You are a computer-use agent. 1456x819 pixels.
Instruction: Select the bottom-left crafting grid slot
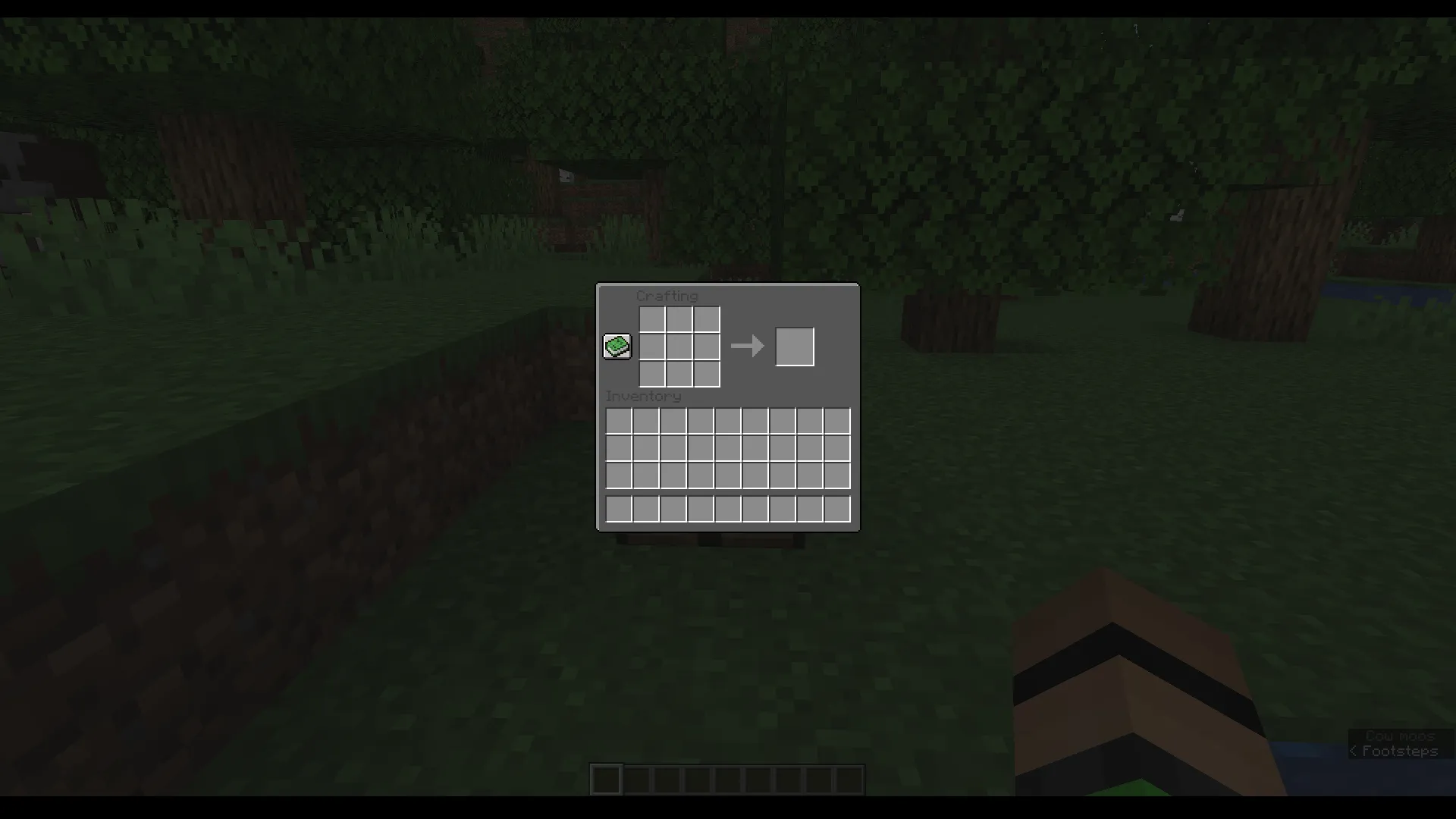[653, 374]
